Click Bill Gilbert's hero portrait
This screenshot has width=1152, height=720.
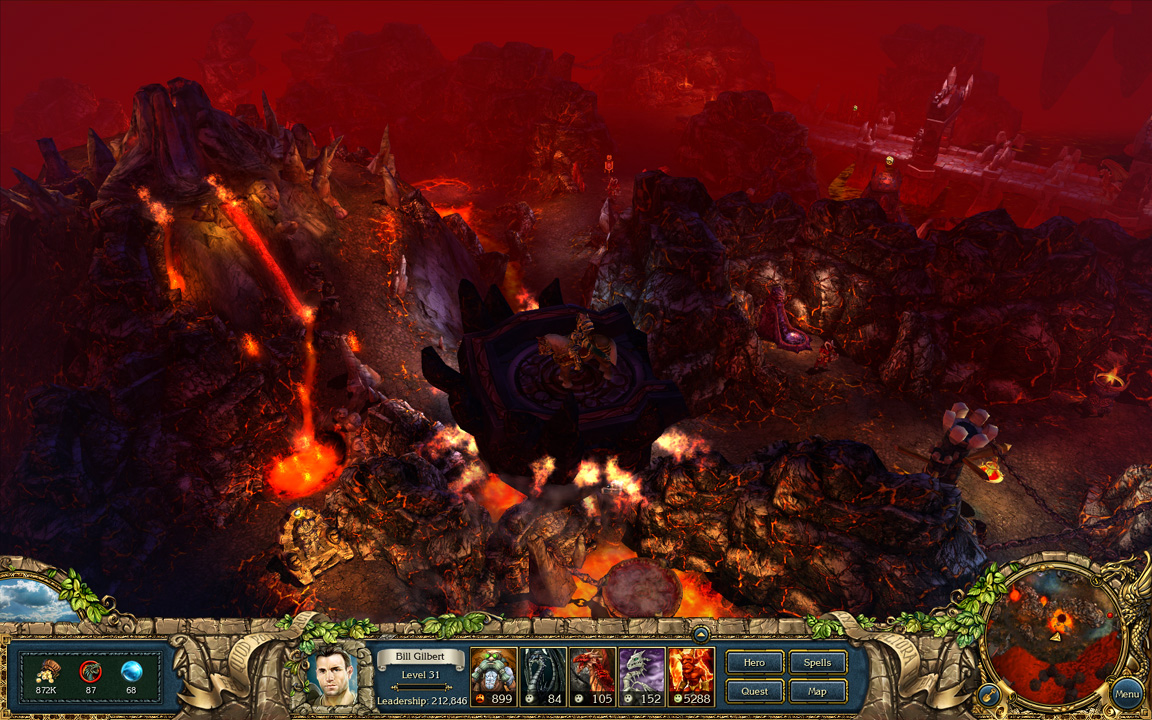coord(336,675)
